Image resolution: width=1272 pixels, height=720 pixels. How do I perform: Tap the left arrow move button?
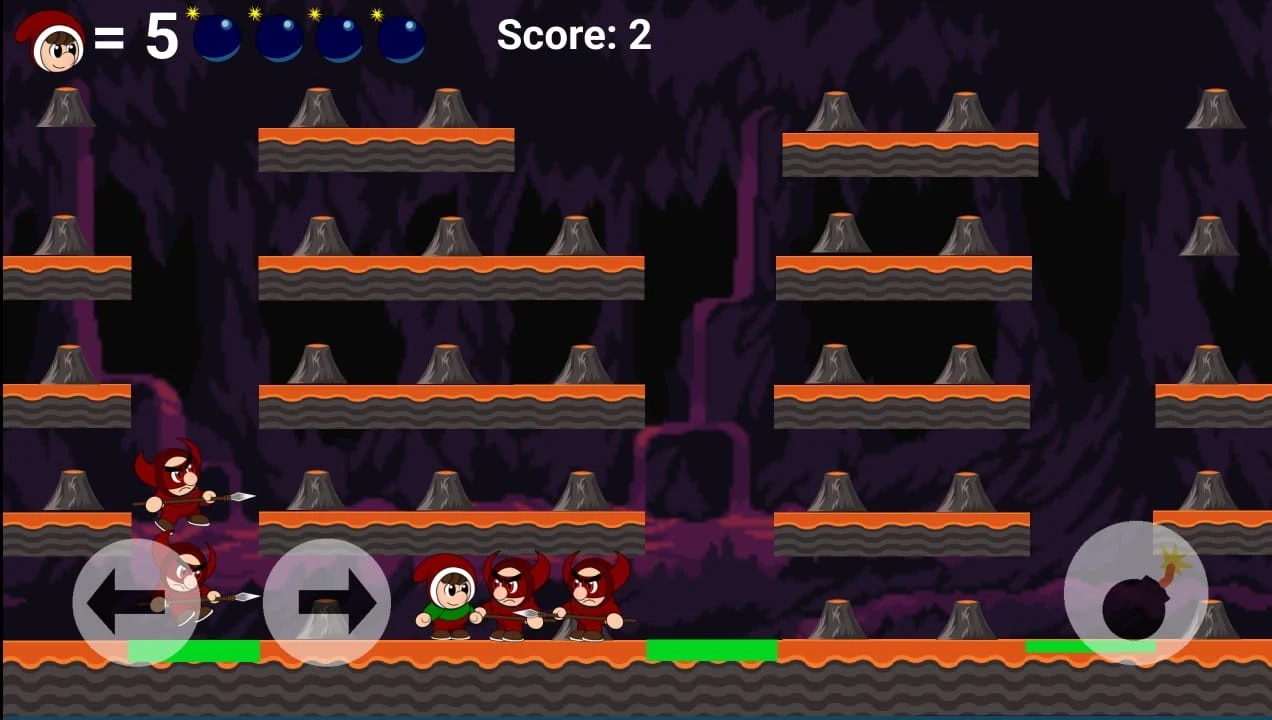[136, 602]
